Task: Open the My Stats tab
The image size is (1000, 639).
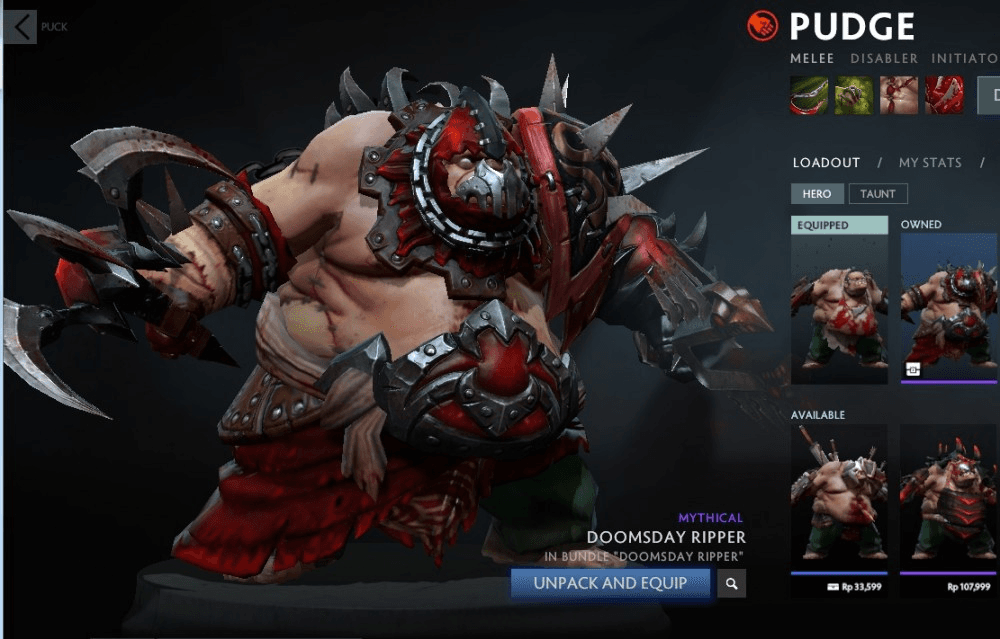Action: click(929, 162)
